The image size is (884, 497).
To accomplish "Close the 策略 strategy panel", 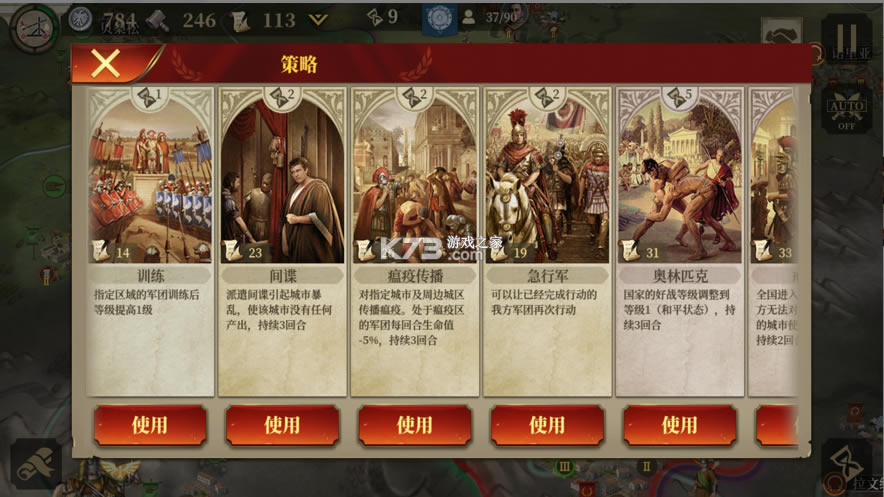I will 105,64.
